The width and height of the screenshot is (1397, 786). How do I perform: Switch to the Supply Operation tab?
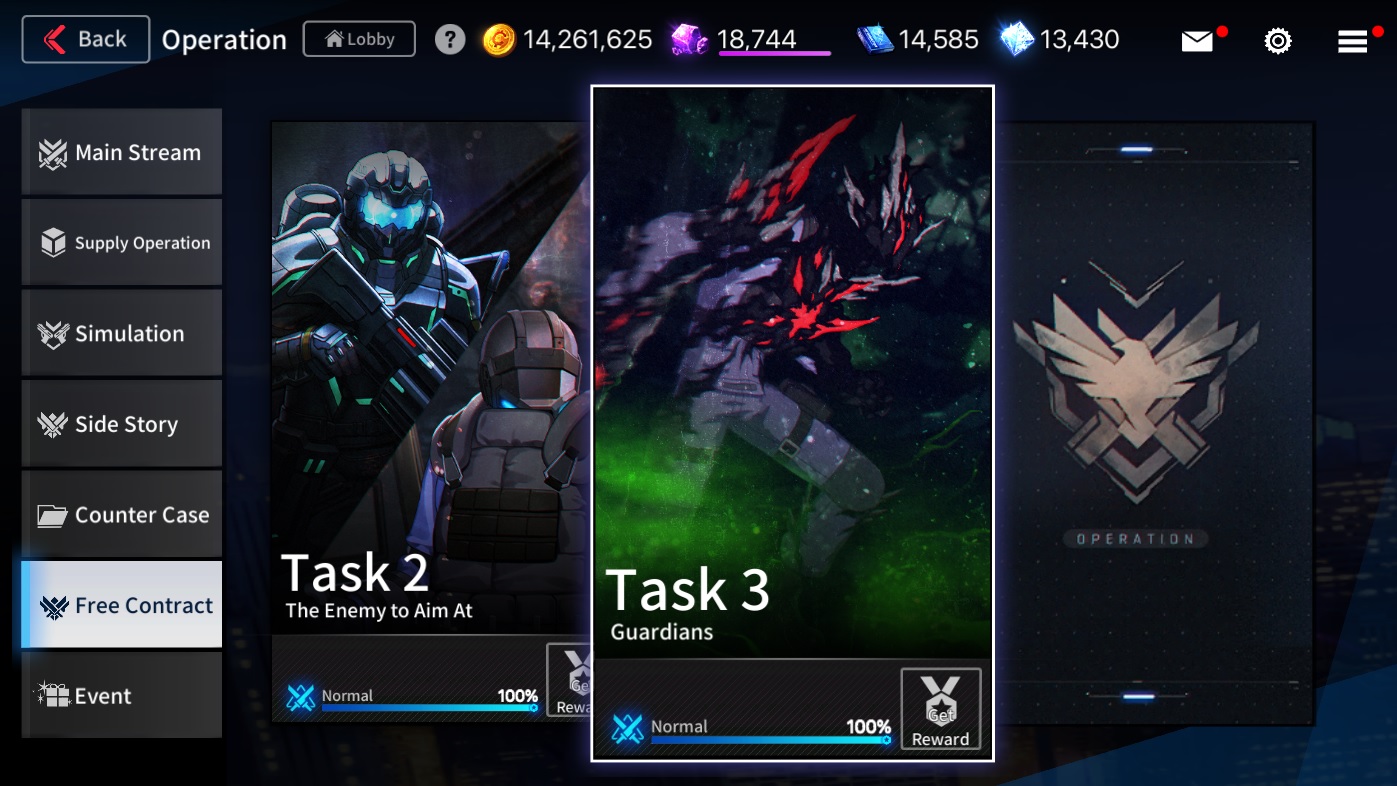click(122, 243)
